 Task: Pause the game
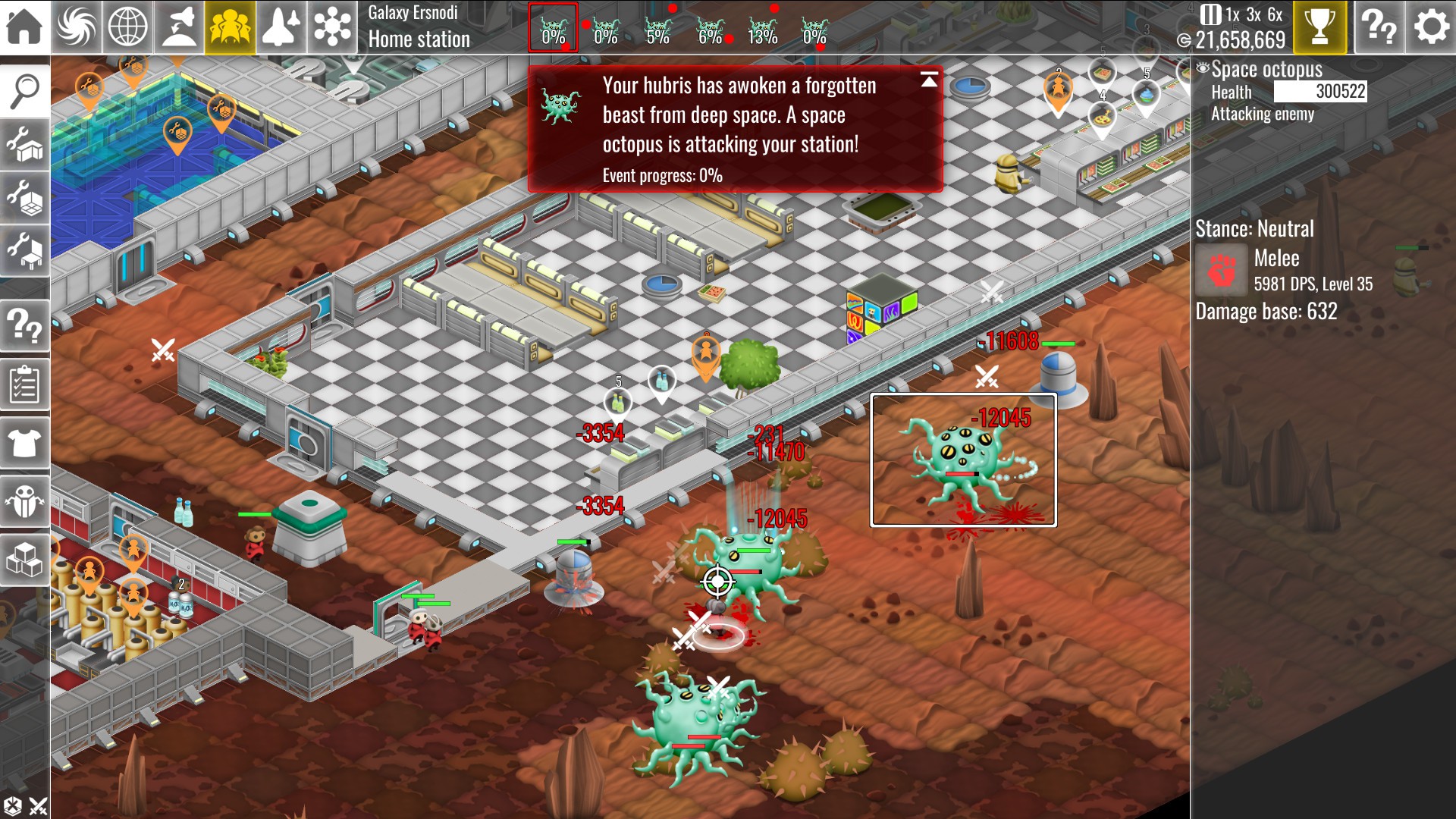pos(1211,14)
